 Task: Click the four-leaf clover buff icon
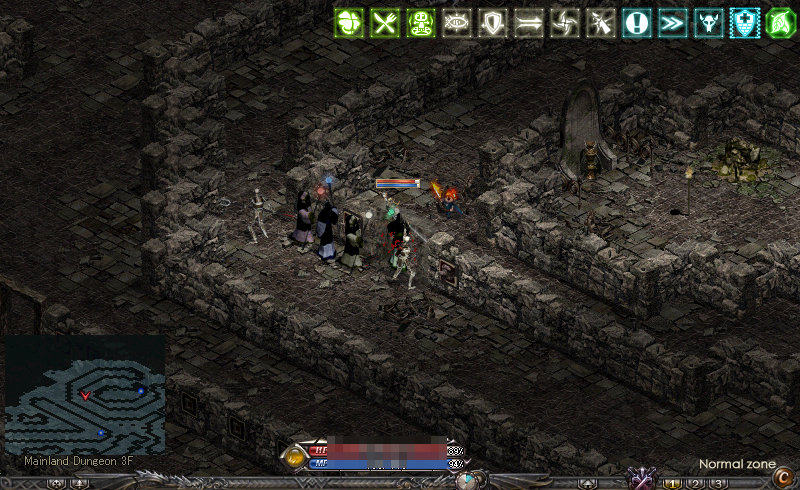point(349,23)
